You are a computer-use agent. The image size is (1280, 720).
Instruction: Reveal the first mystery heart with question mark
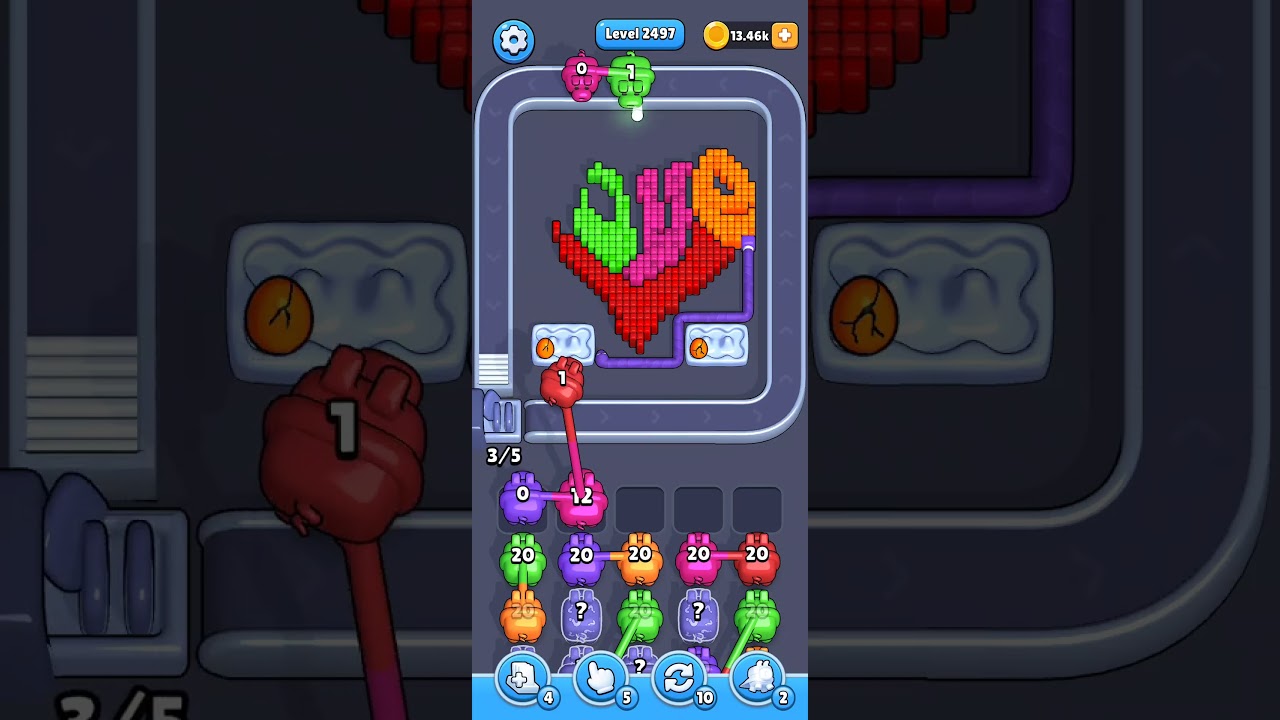point(581,610)
